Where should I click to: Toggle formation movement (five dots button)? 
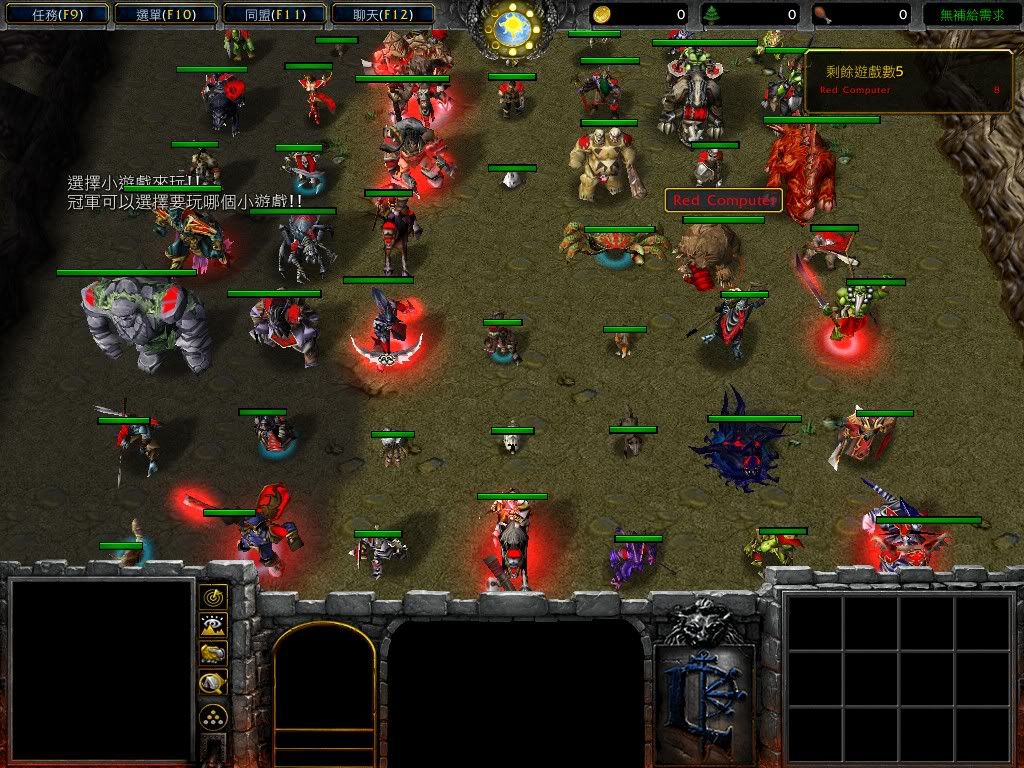pyautogui.click(x=213, y=716)
